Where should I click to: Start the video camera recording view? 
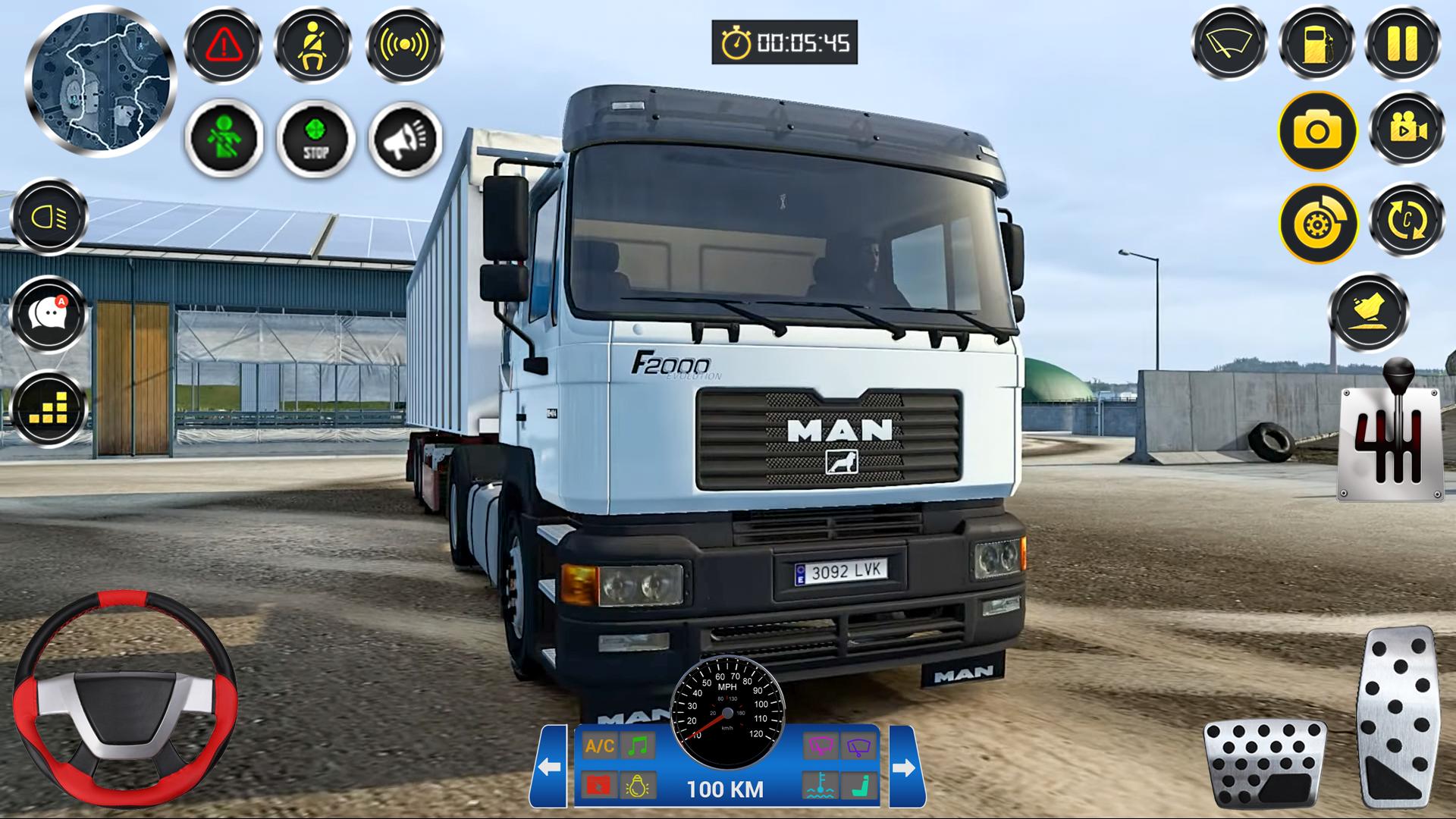pyautogui.click(x=1407, y=130)
